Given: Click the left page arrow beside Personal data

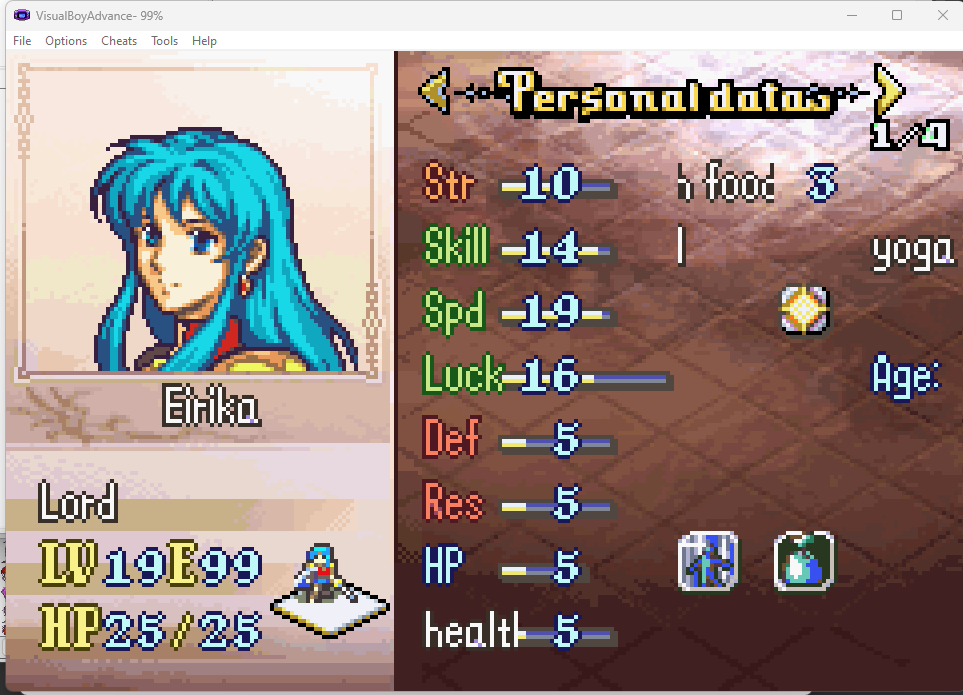Looking at the screenshot, I should pos(433,92).
